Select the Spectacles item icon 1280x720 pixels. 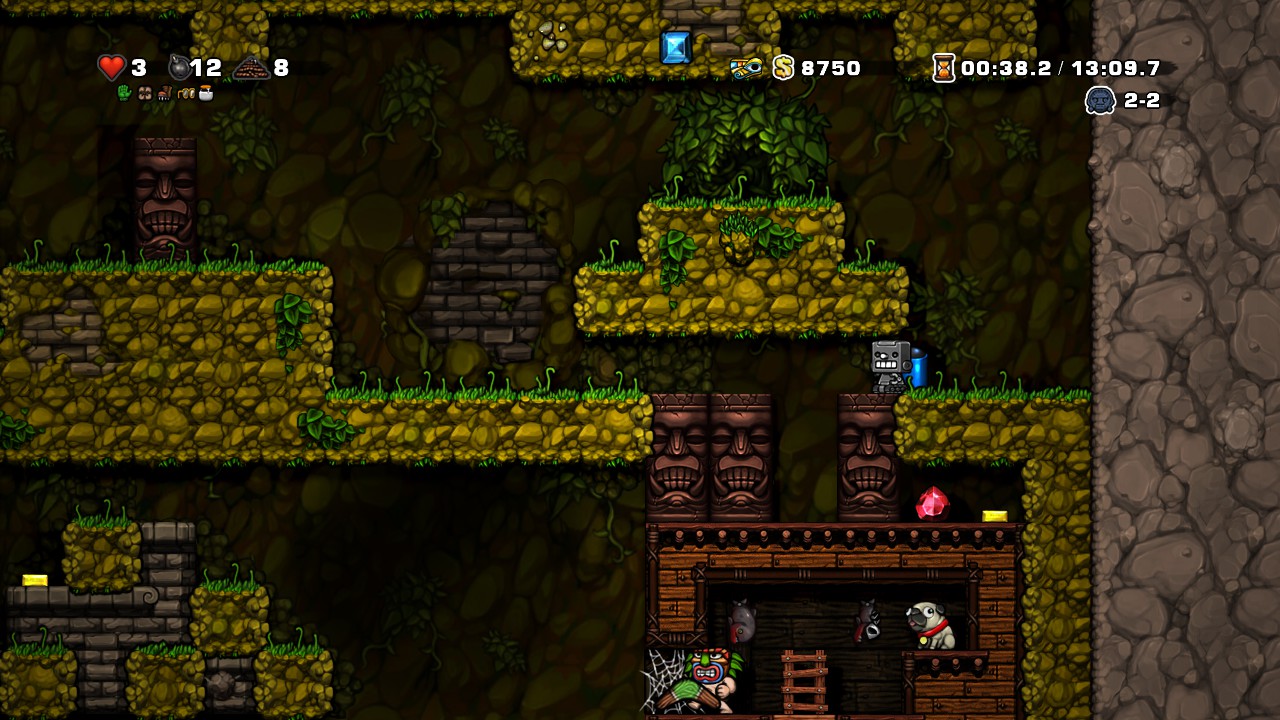pyautogui.click(x=186, y=94)
